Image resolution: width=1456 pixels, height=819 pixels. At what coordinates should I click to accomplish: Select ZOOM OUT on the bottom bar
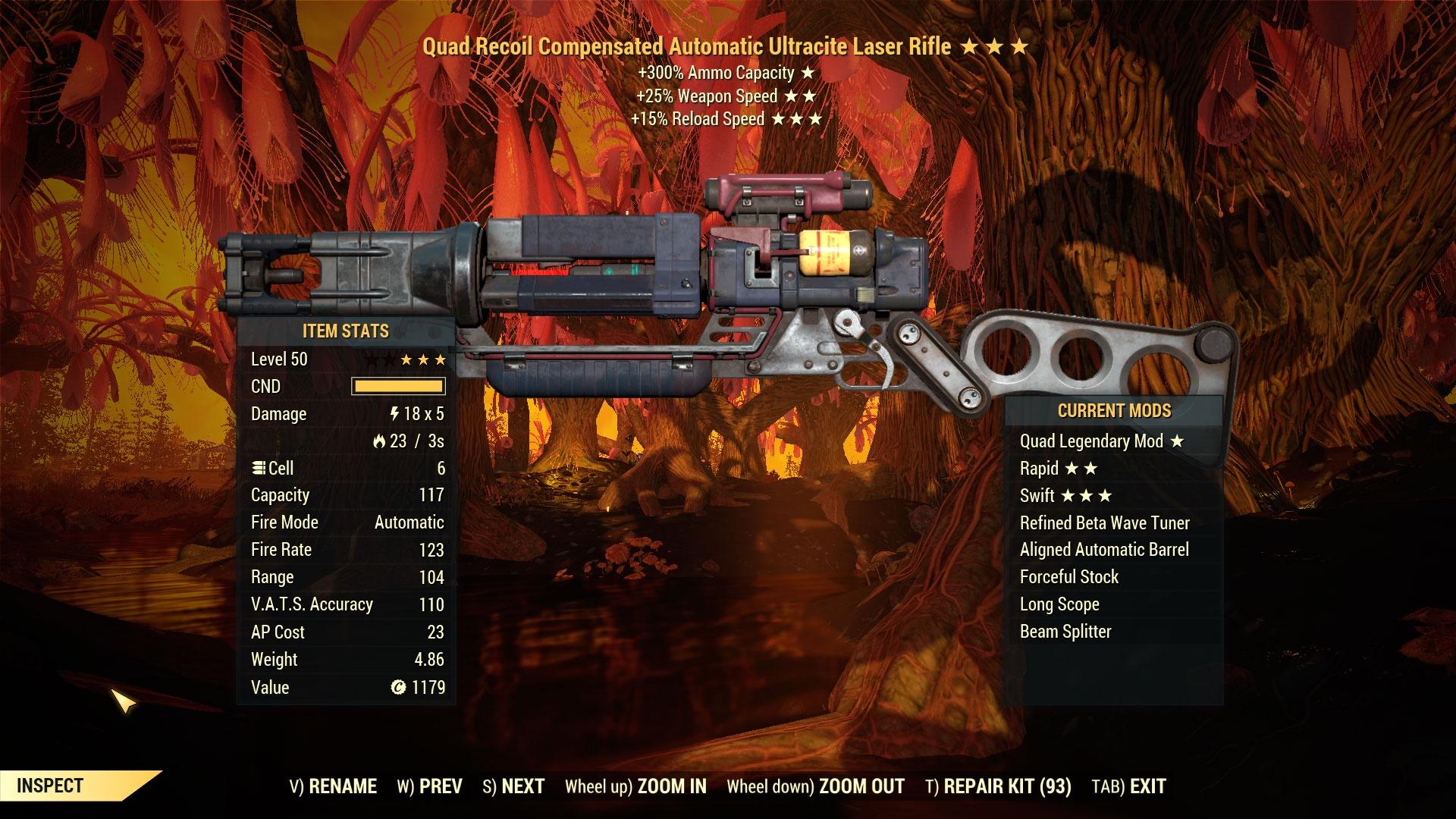[815, 786]
